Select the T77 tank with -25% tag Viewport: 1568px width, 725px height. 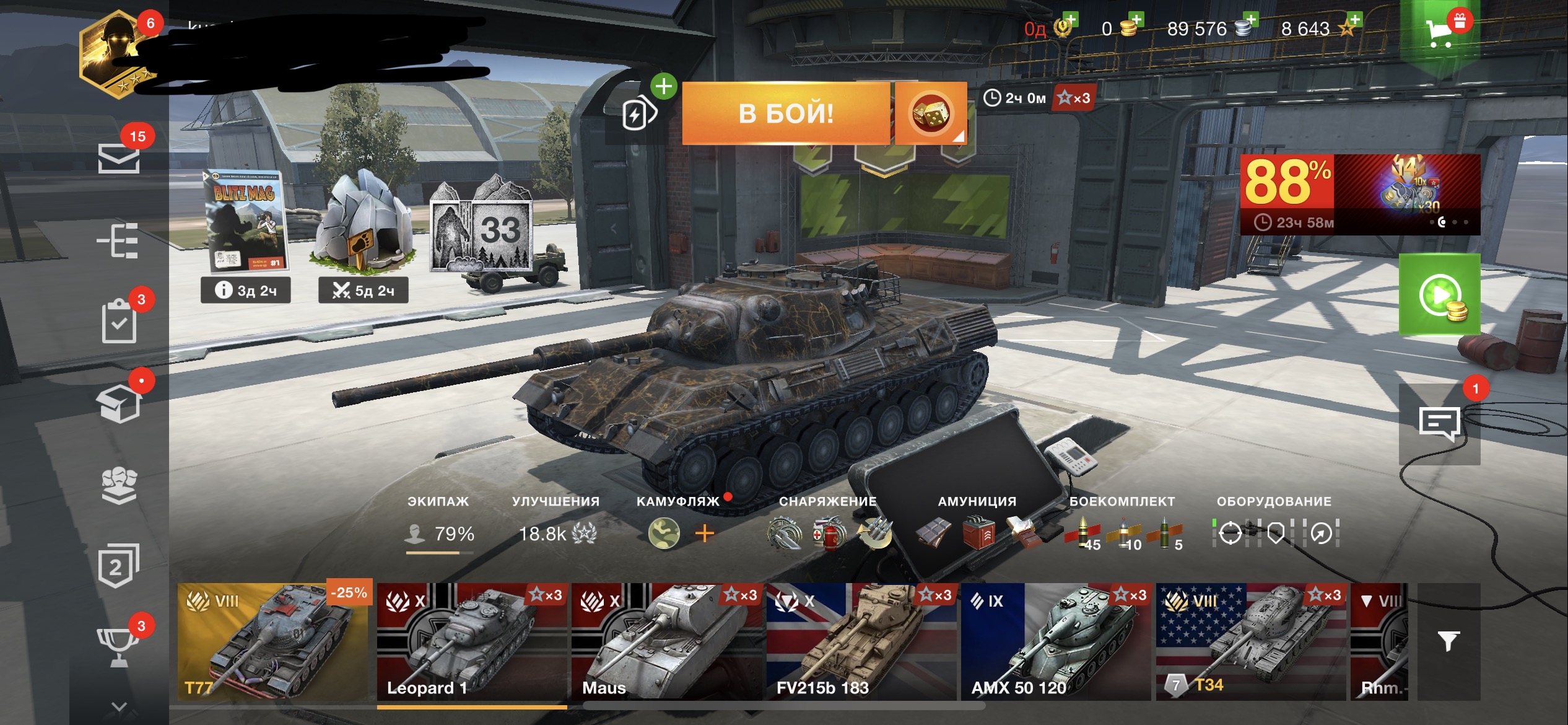273,642
